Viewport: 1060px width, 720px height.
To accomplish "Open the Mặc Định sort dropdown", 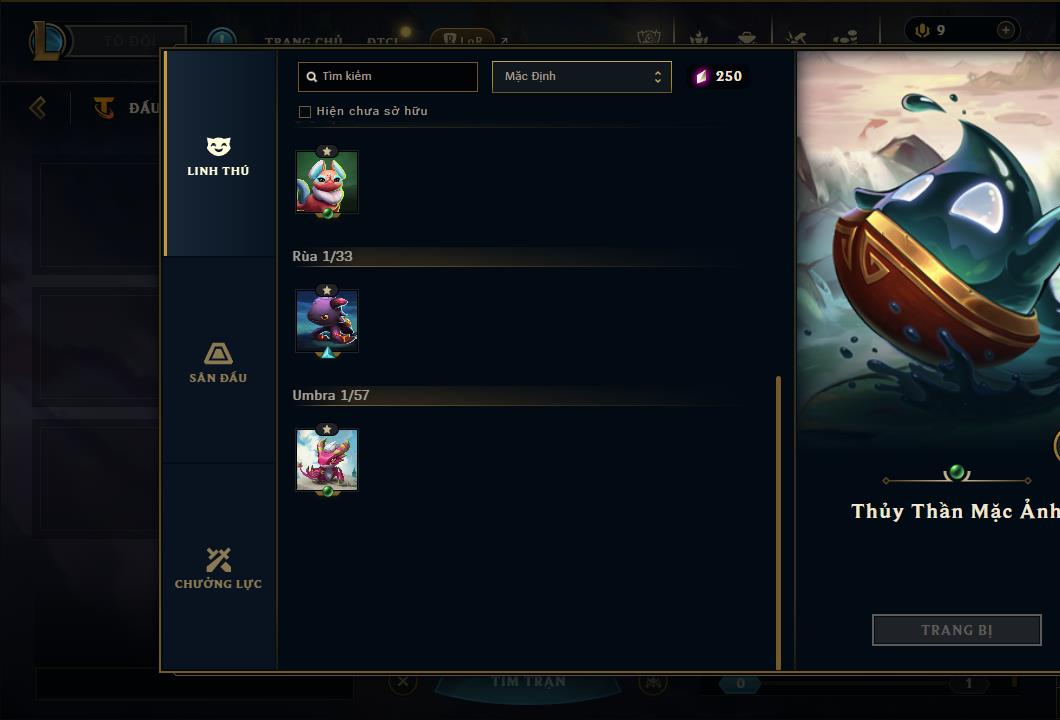I will (581, 77).
